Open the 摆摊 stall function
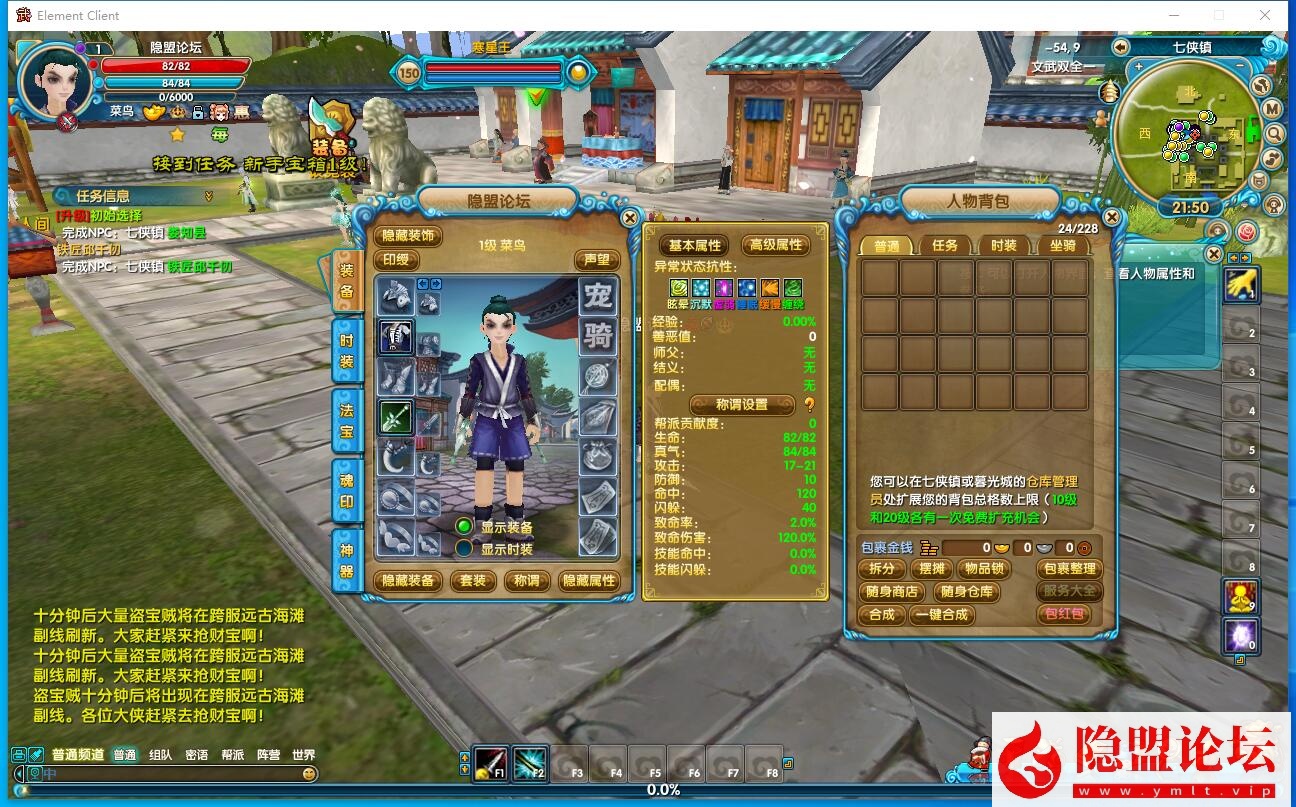 pyautogui.click(x=930, y=569)
